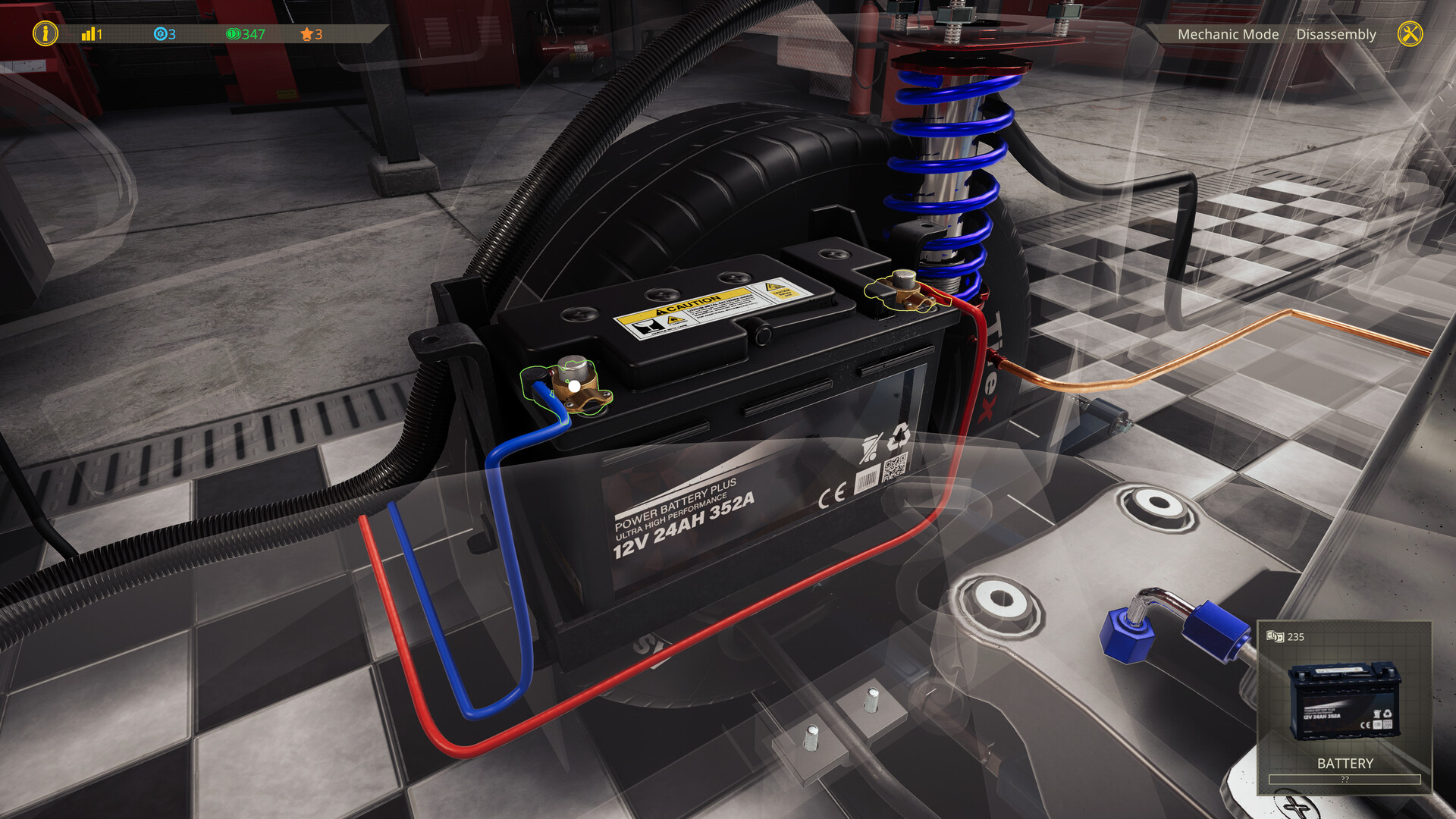The image size is (1456, 819).
Task: Click the level progress bars next to 1
Action: click(x=86, y=34)
